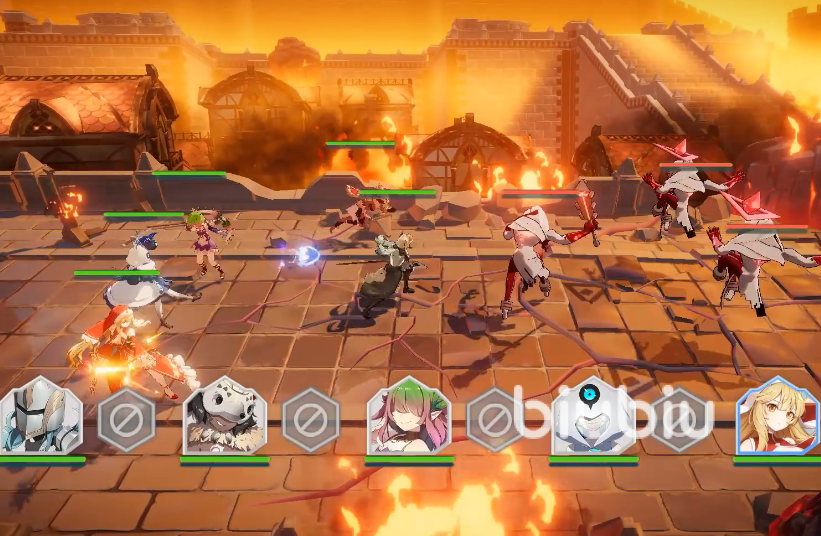Select the silver-helmeted knight portrait
This screenshot has height=536, width=821.
tap(40, 416)
